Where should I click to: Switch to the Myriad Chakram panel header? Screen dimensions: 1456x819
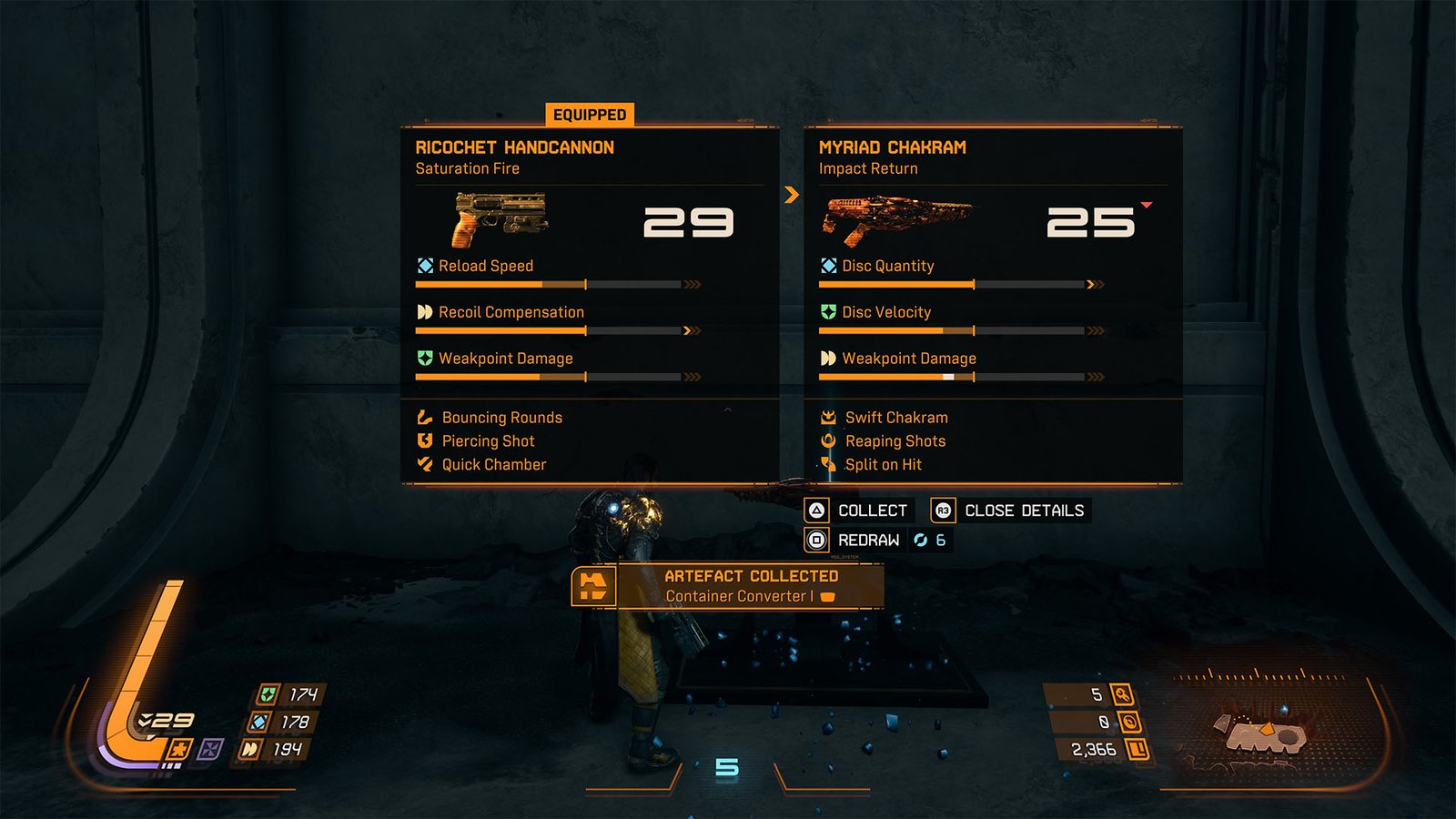[893, 147]
